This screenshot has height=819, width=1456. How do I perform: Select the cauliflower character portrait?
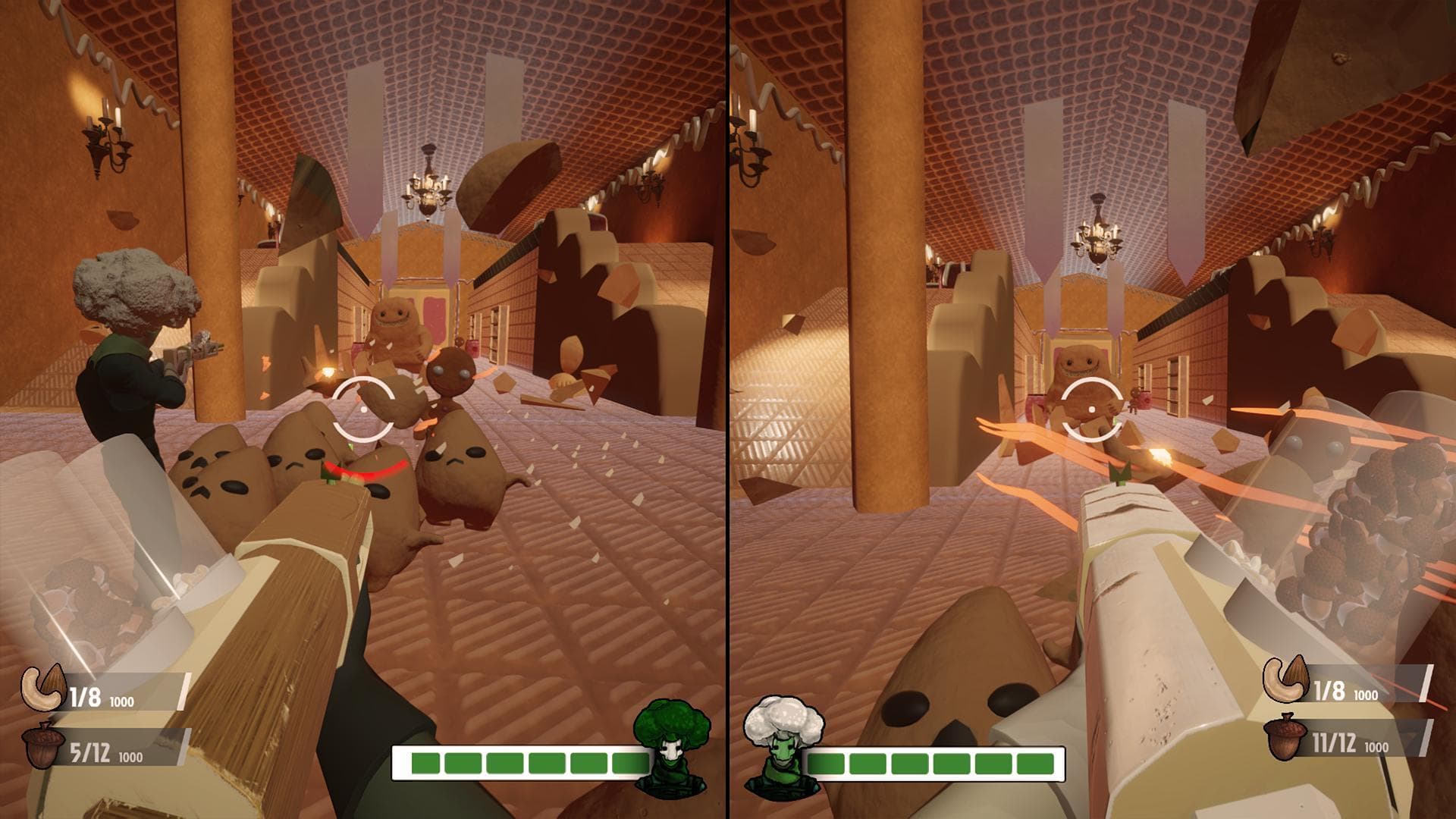782,743
